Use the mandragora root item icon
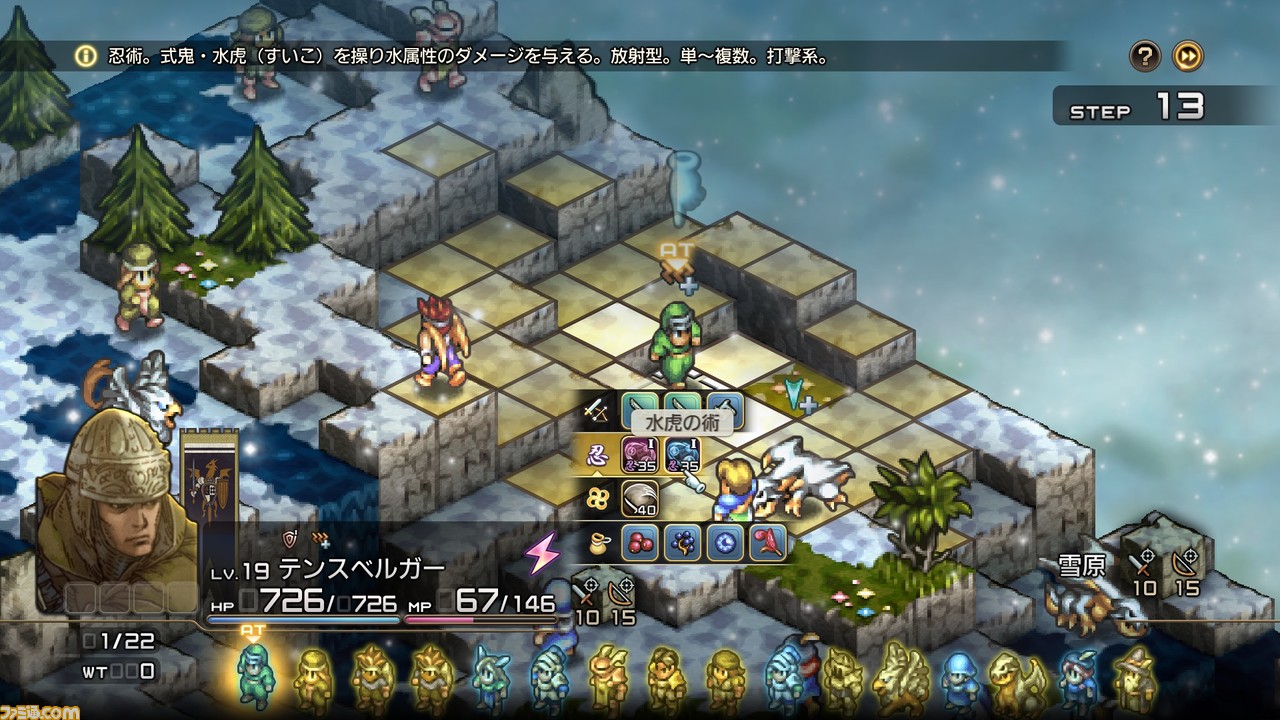The height and width of the screenshot is (720, 1280). (766, 541)
